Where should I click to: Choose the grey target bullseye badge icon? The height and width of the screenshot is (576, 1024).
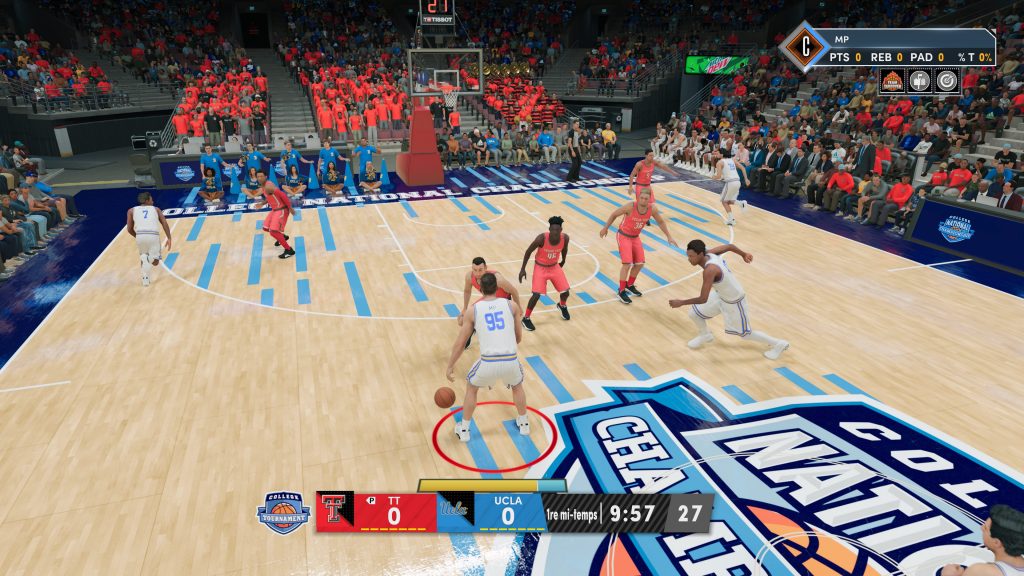pos(946,81)
